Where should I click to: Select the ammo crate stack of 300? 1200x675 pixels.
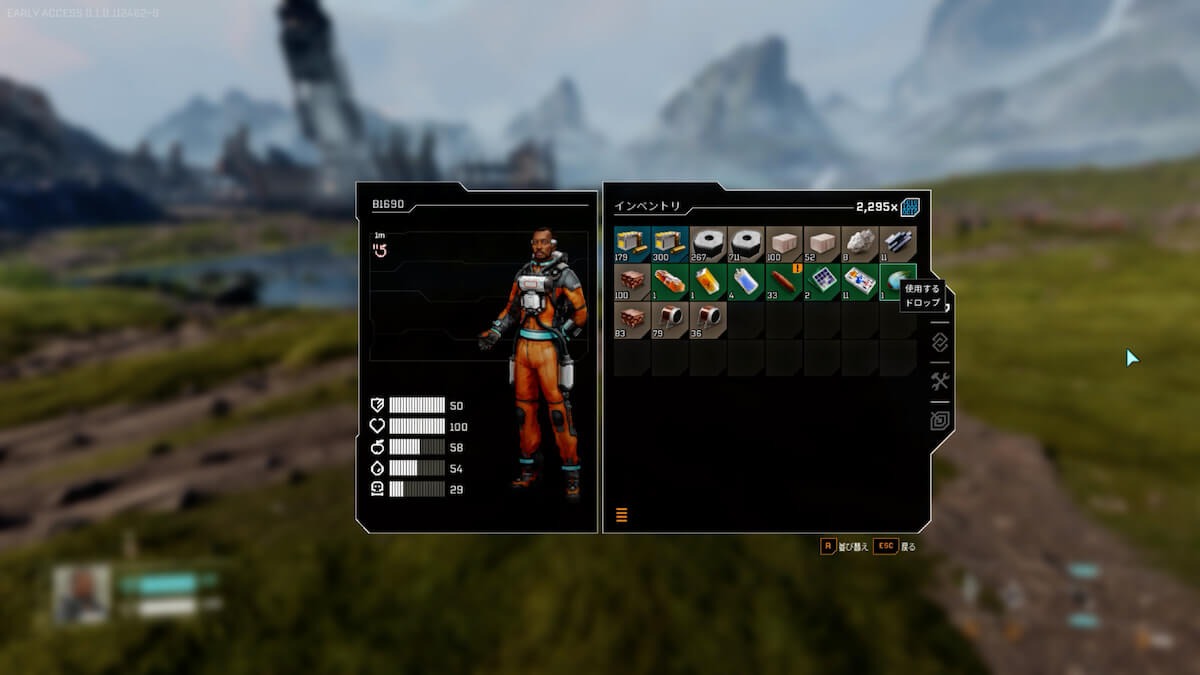coord(670,244)
